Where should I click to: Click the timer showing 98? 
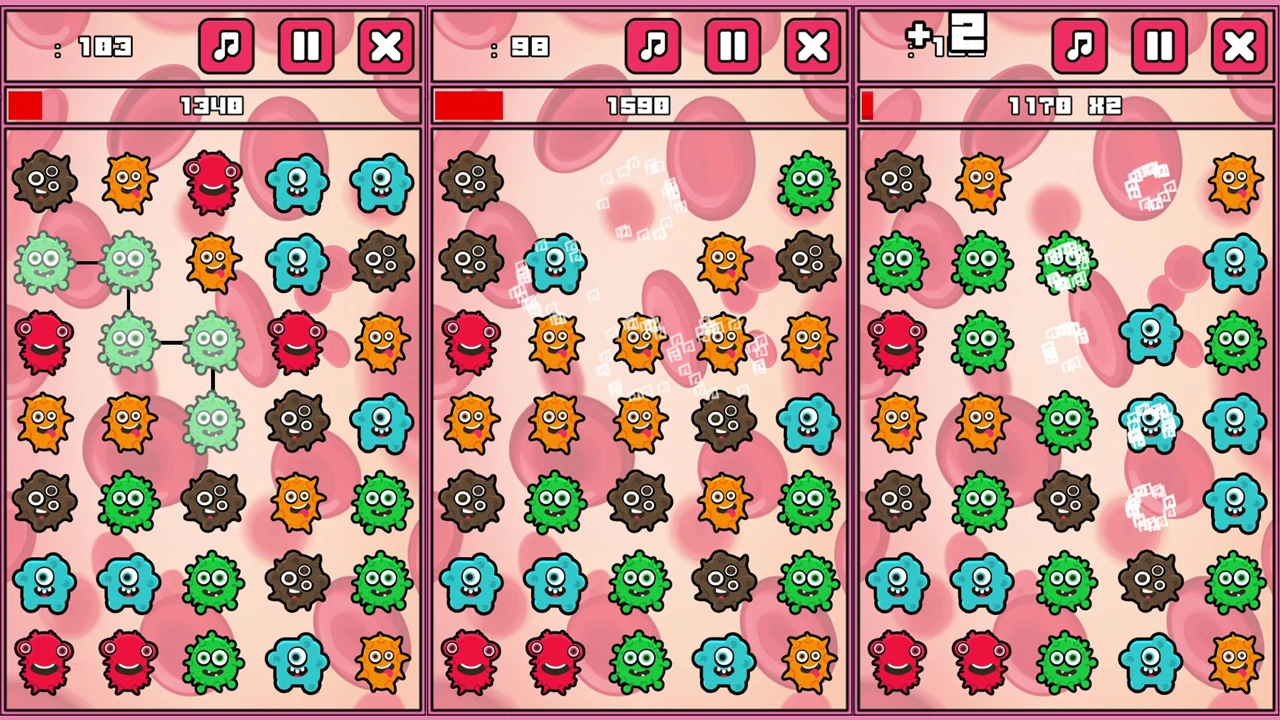[530, 47]
